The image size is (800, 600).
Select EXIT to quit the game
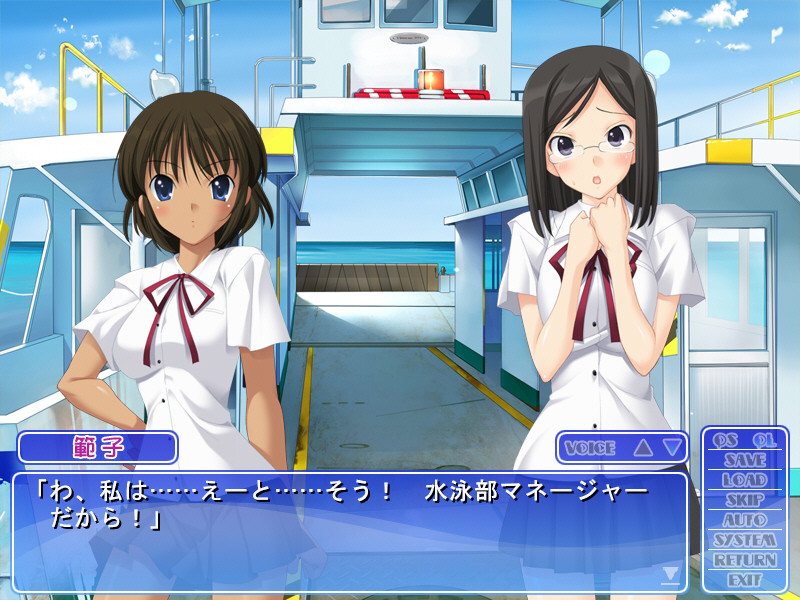745,580
